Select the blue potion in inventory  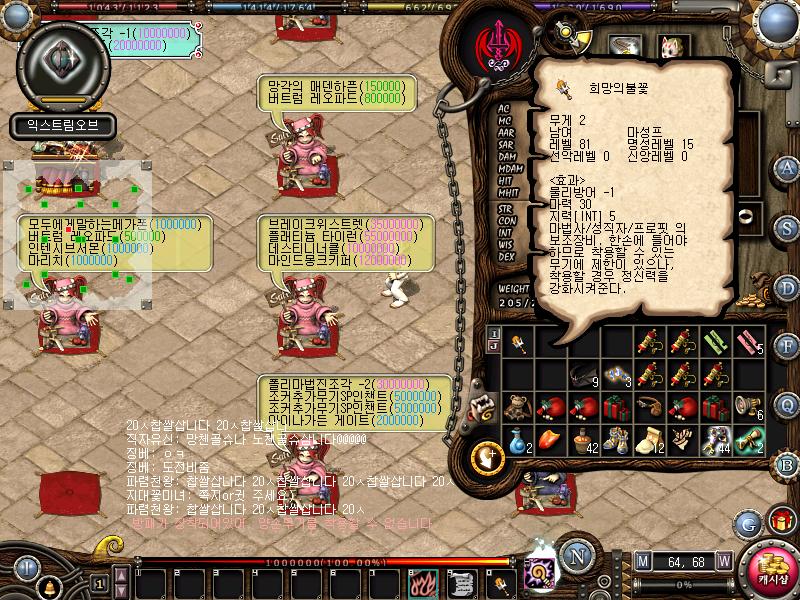(x=517, y=440)
